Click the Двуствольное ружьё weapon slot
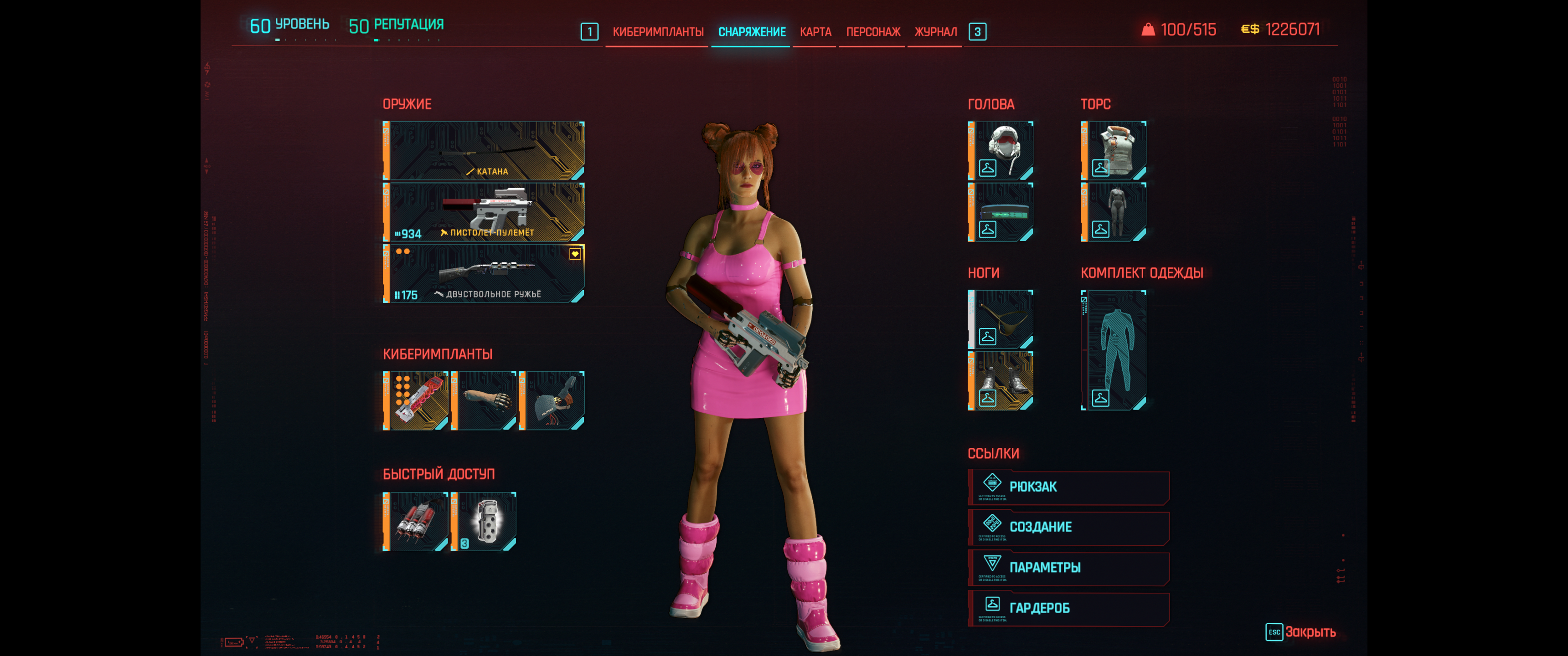 (485, 273)
